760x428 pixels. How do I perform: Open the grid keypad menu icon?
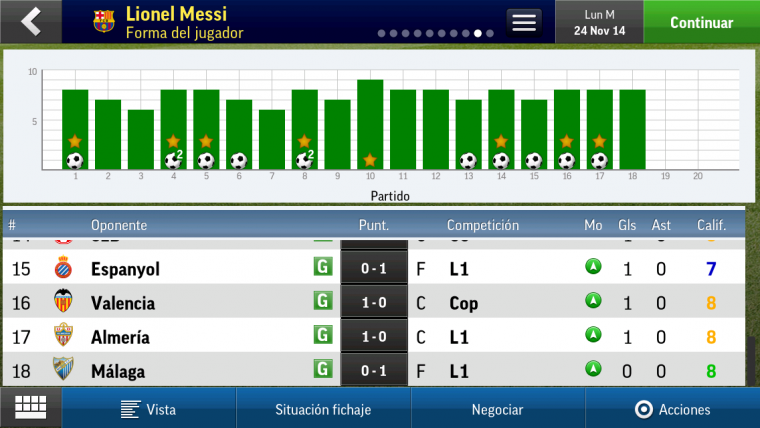(x=30, y=408)
